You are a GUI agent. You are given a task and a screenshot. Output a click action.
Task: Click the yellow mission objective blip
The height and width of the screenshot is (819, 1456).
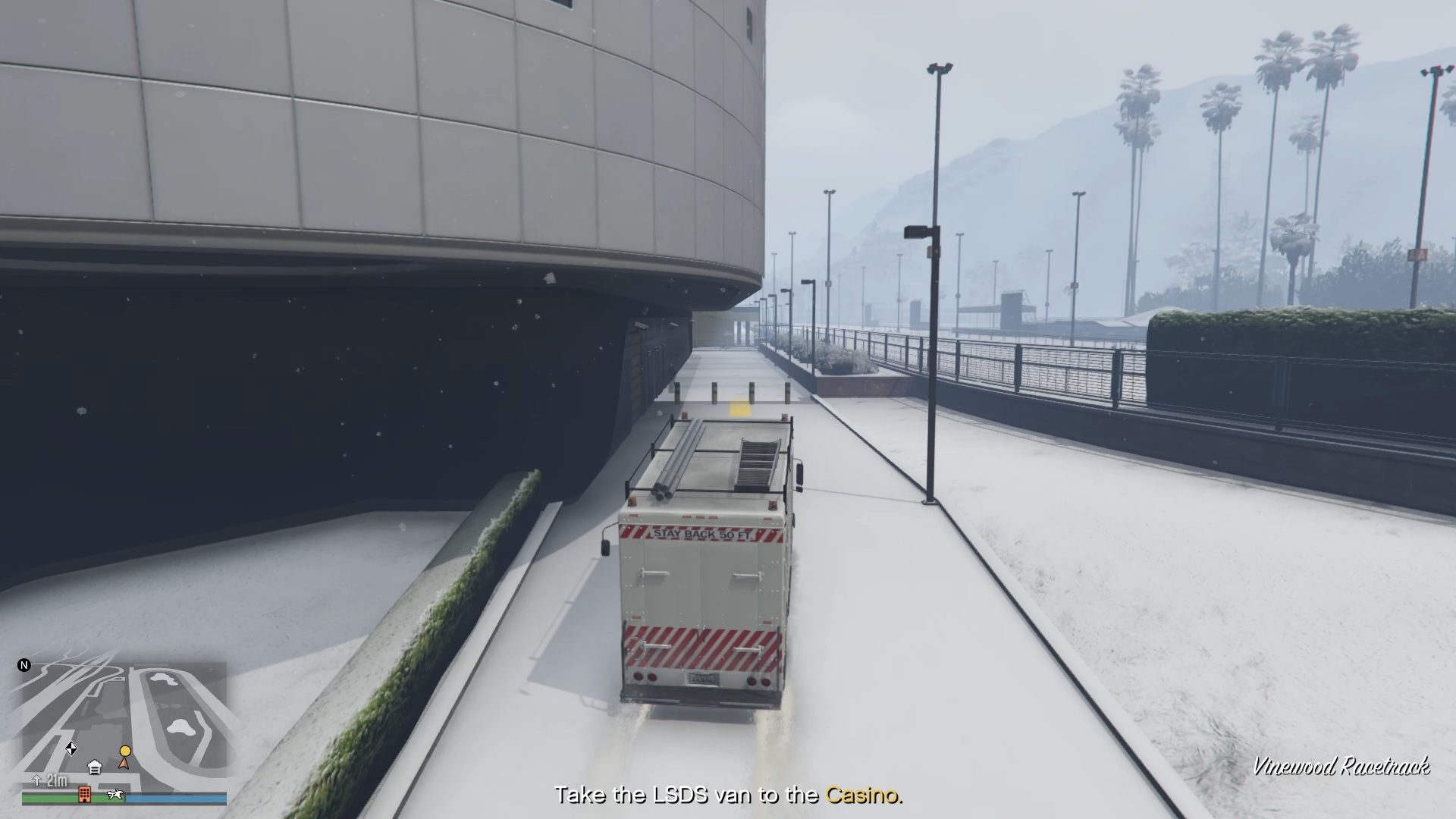pos(125,751)
